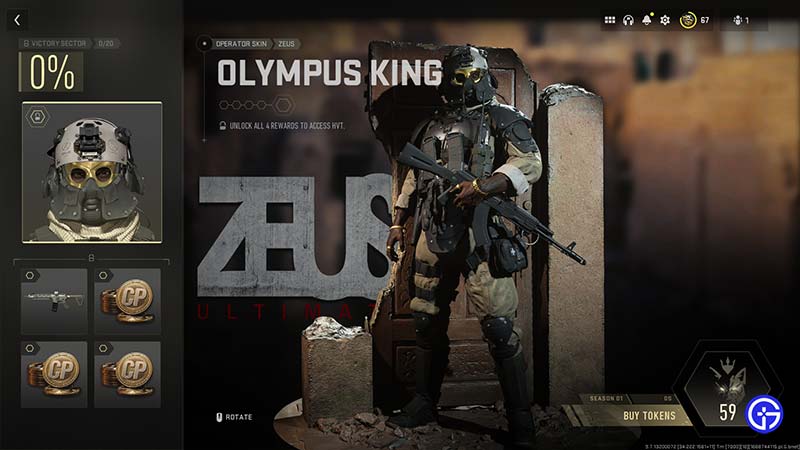This screenshot has height=450, width=800.
Task: Open the grid menu icon
Action: click(611, 20)
